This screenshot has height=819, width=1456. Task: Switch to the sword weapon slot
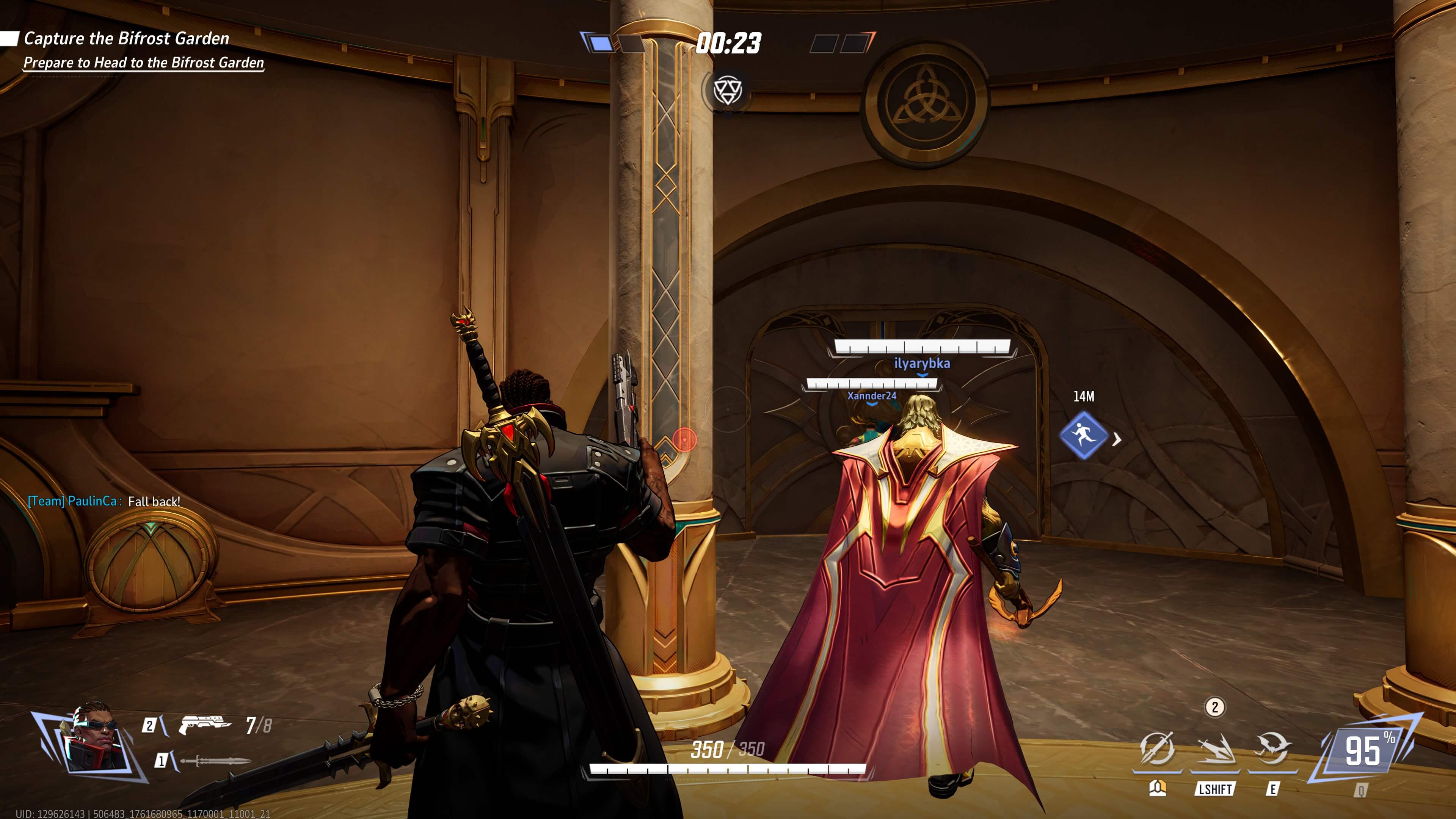click(215, 761)
